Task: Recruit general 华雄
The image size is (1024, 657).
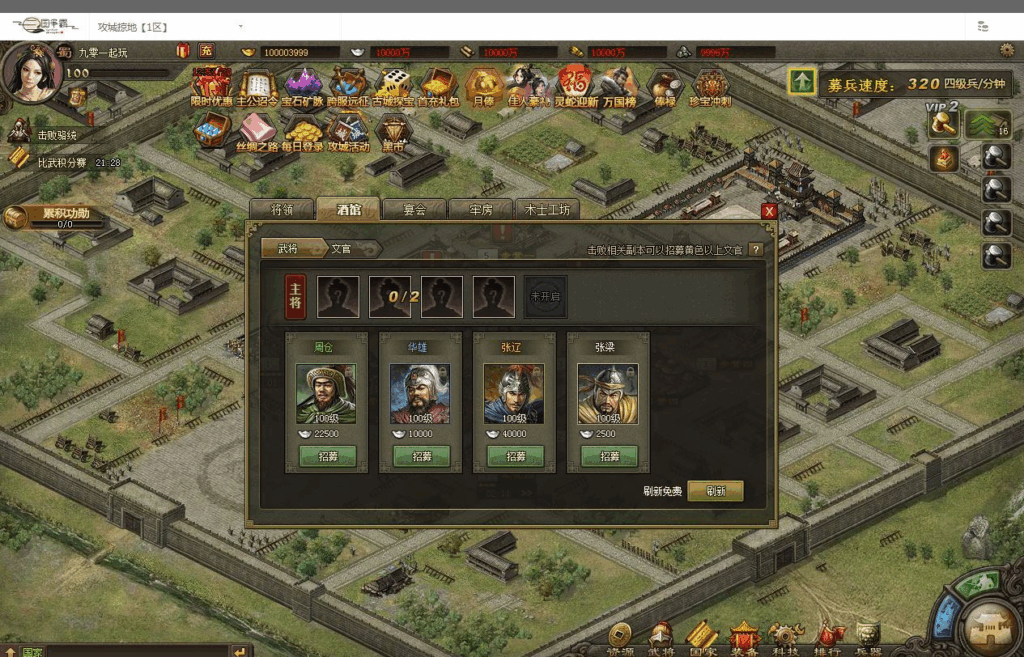Action: pyautogui.click(x=420, y=456)
